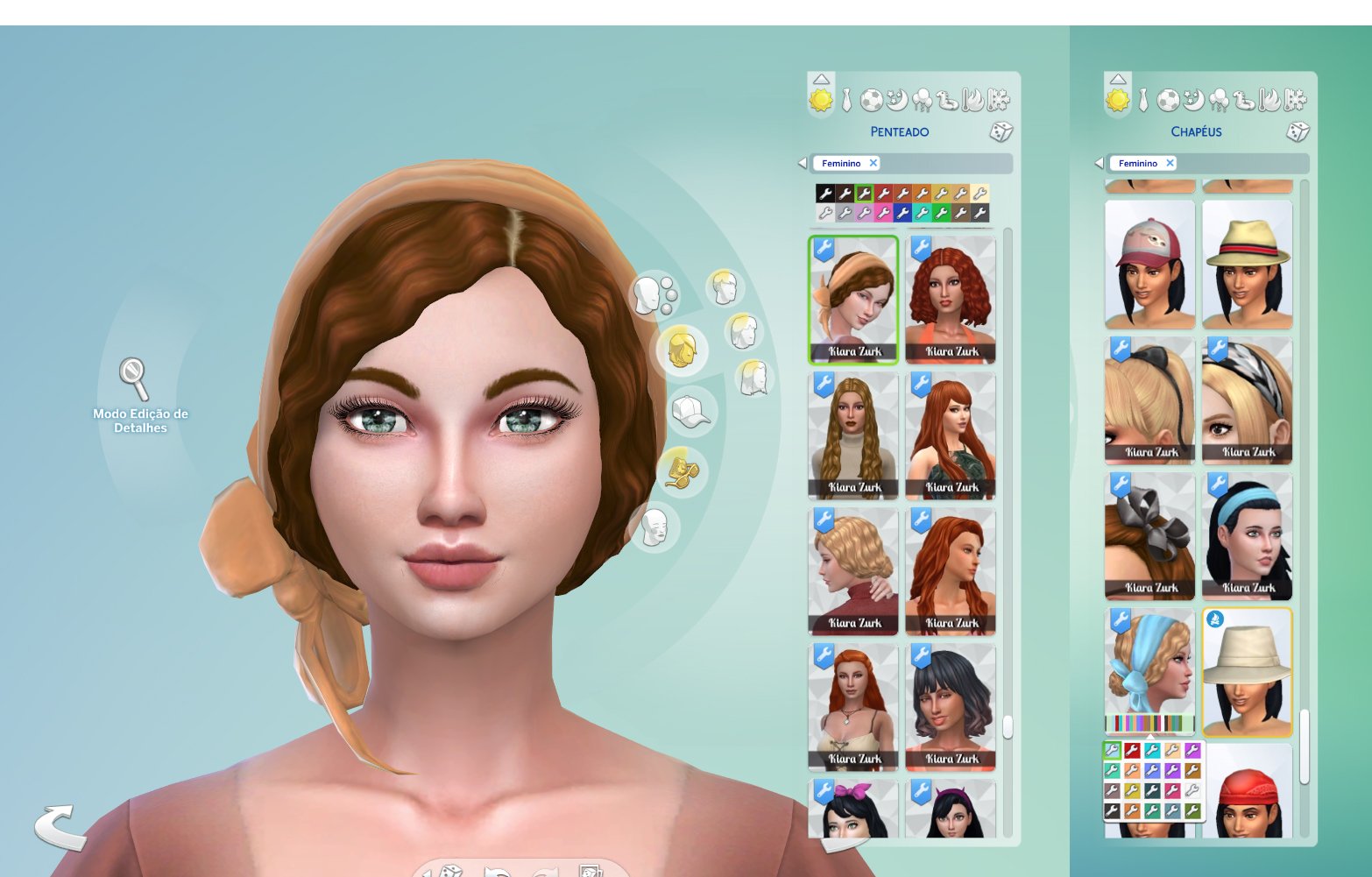Viewport: 1372px width, 877px height.
Task: Pick the pink hair color swatch
Action: coord(885,212)
